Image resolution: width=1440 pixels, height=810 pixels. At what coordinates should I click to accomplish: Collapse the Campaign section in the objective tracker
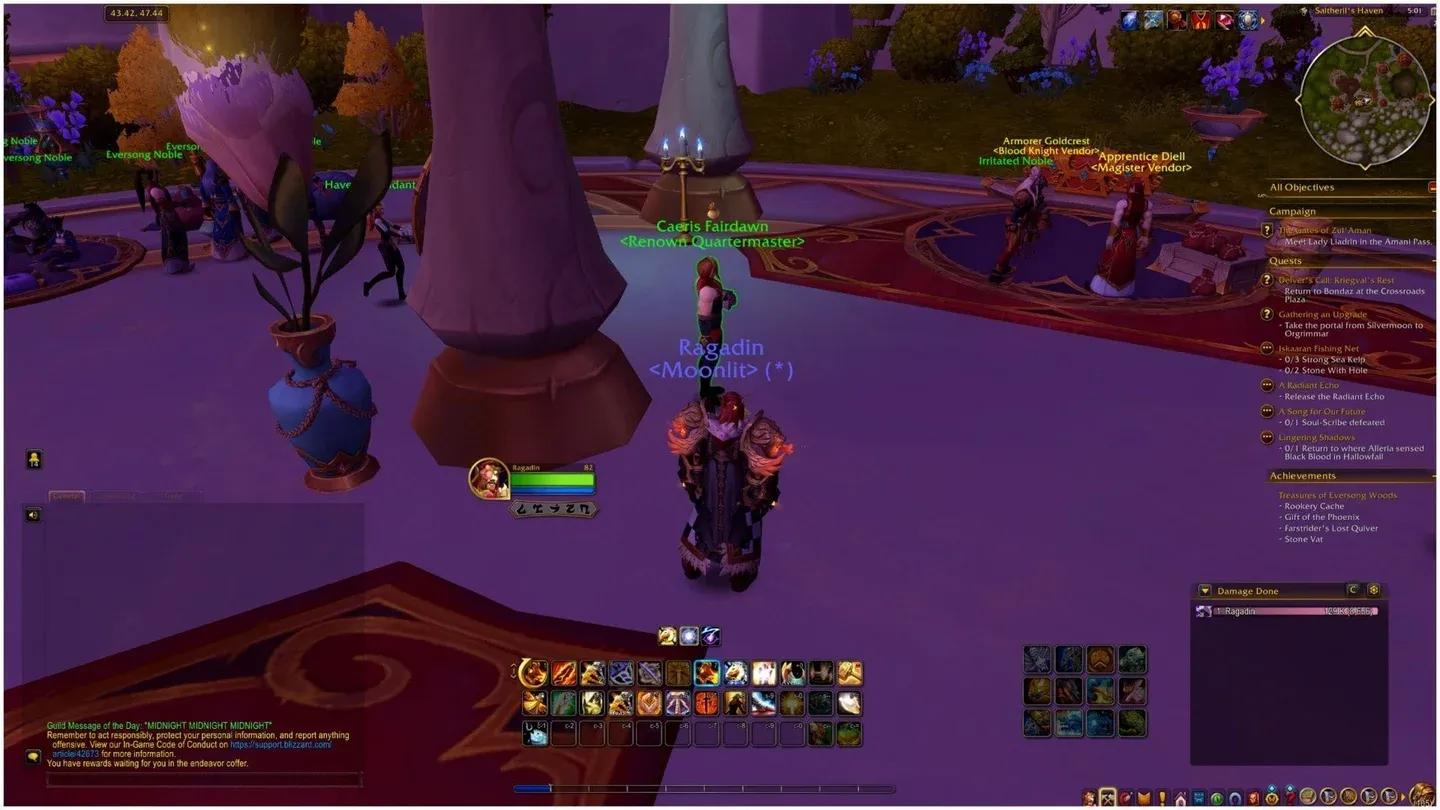click(1432, 211)
